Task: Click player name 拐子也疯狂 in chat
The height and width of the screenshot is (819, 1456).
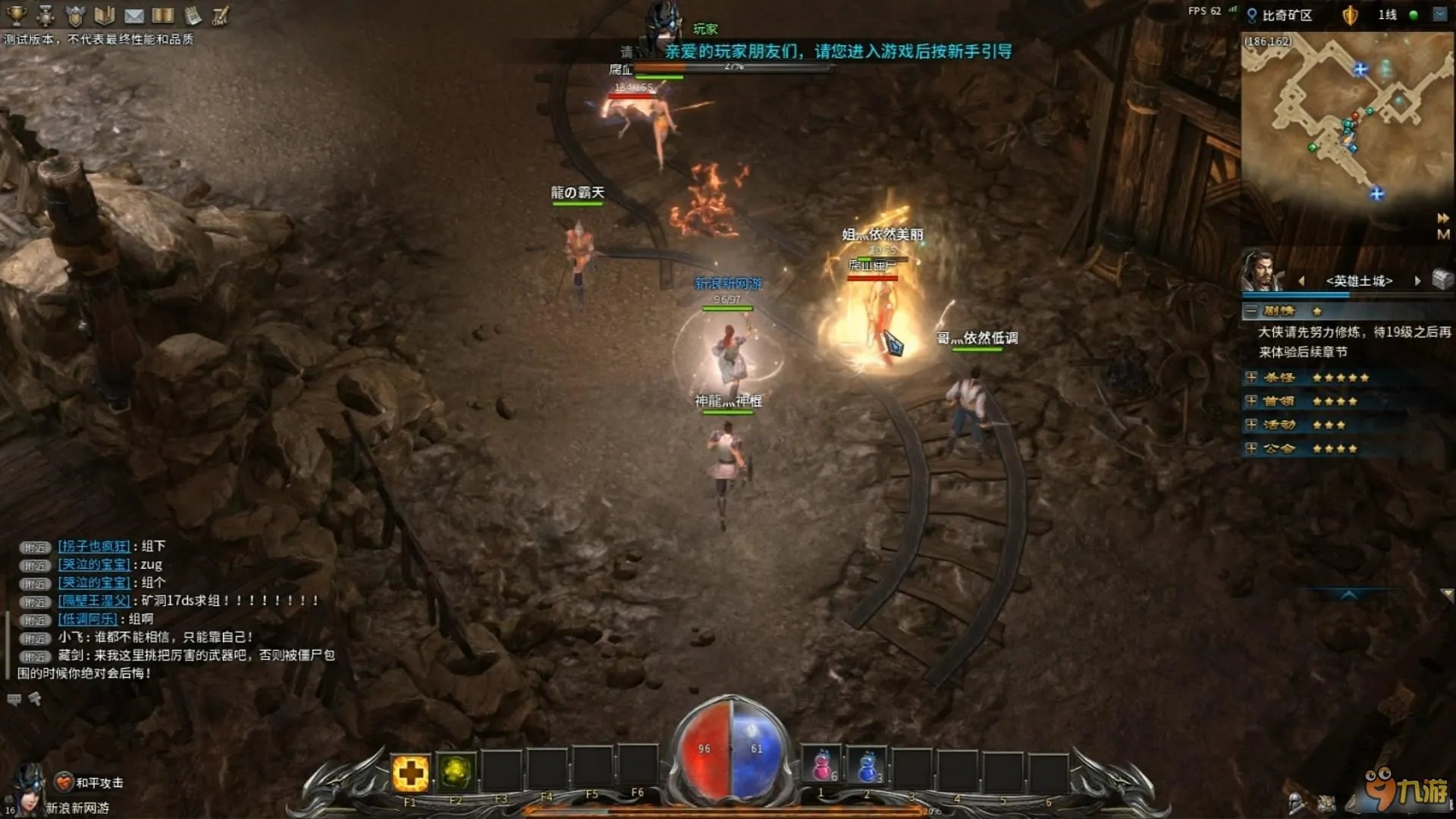Action: (94, 546)
